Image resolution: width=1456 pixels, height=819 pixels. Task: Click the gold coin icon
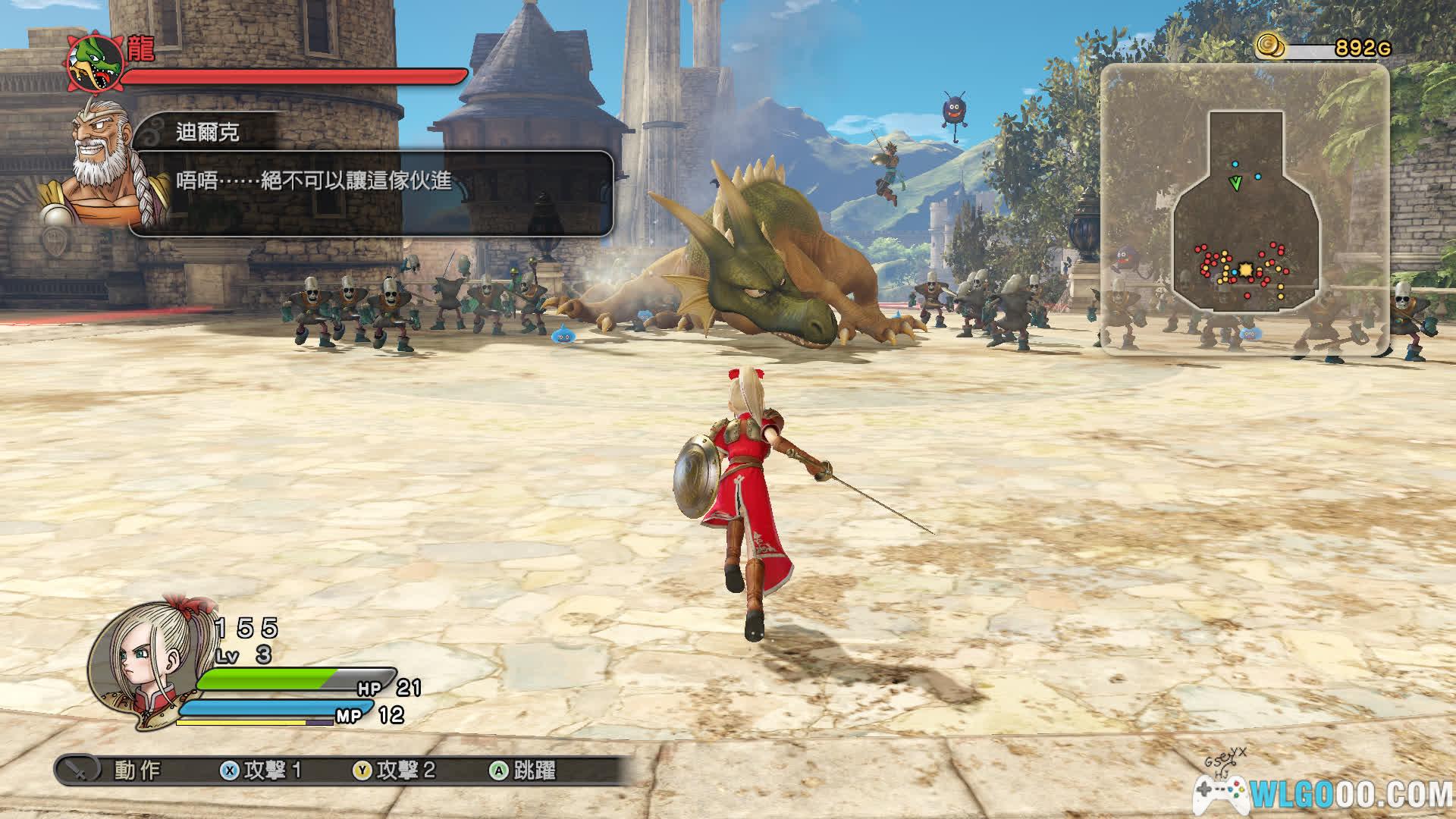(x=1270, y=47)
